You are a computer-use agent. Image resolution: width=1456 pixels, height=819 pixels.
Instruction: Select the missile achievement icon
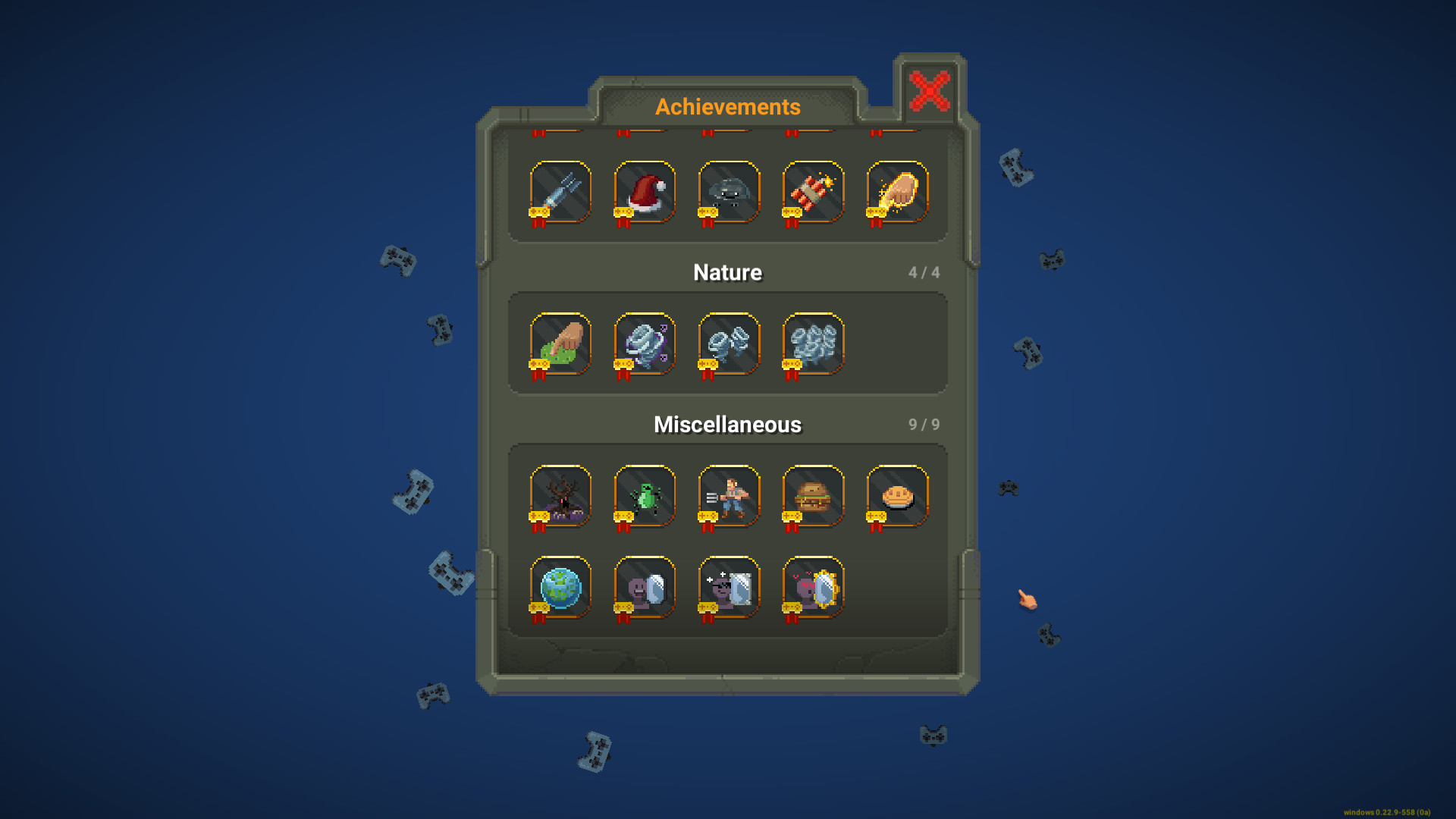[559, 192]
